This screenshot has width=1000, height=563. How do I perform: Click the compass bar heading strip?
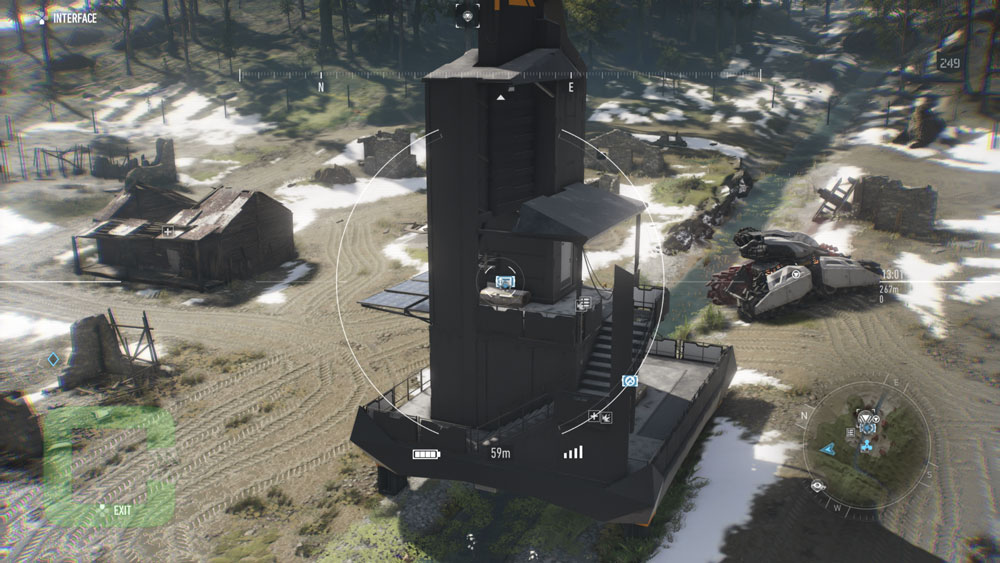500,74
